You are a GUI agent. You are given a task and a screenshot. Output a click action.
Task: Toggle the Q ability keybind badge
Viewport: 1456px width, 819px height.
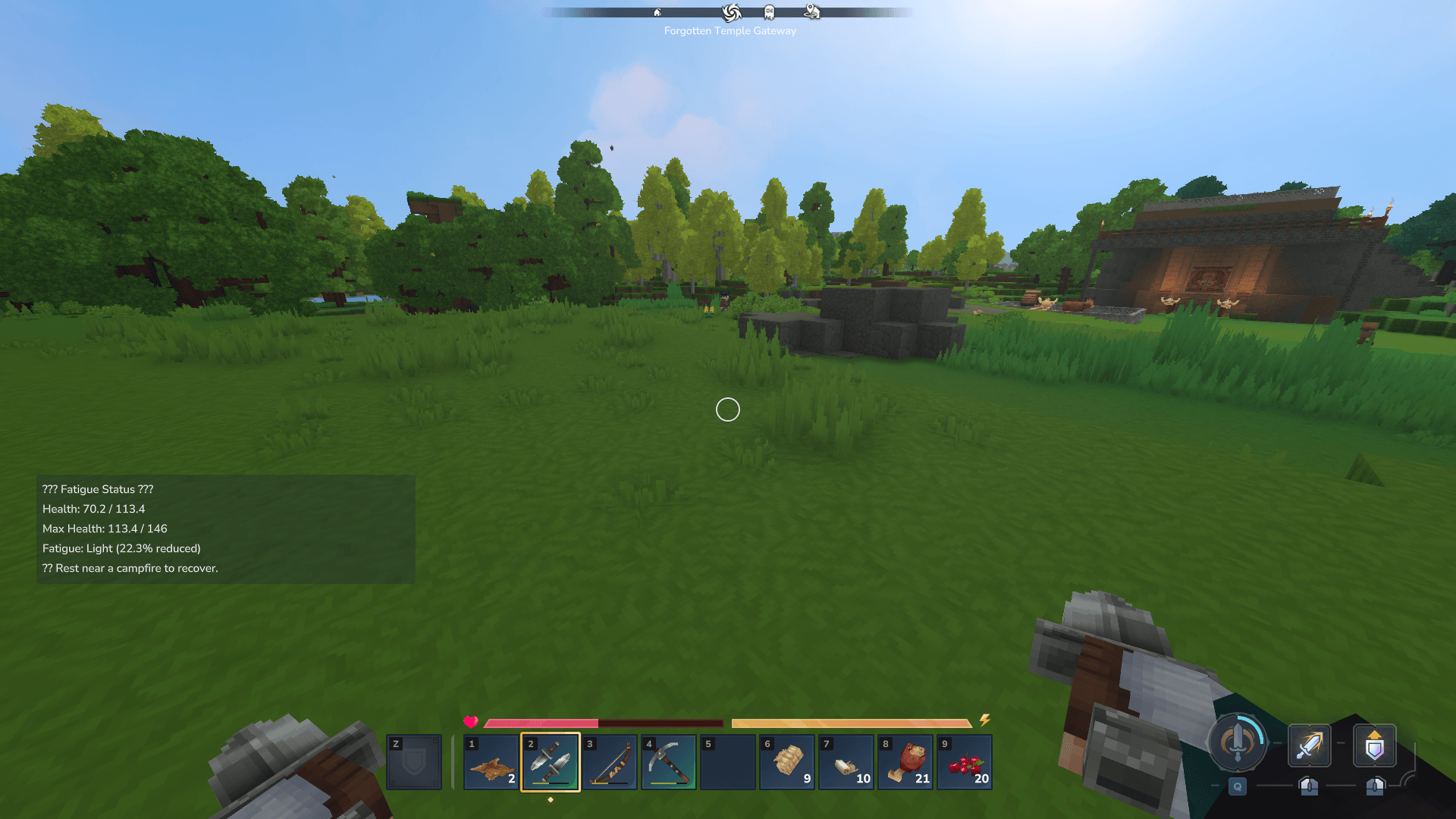[1238, 786]
